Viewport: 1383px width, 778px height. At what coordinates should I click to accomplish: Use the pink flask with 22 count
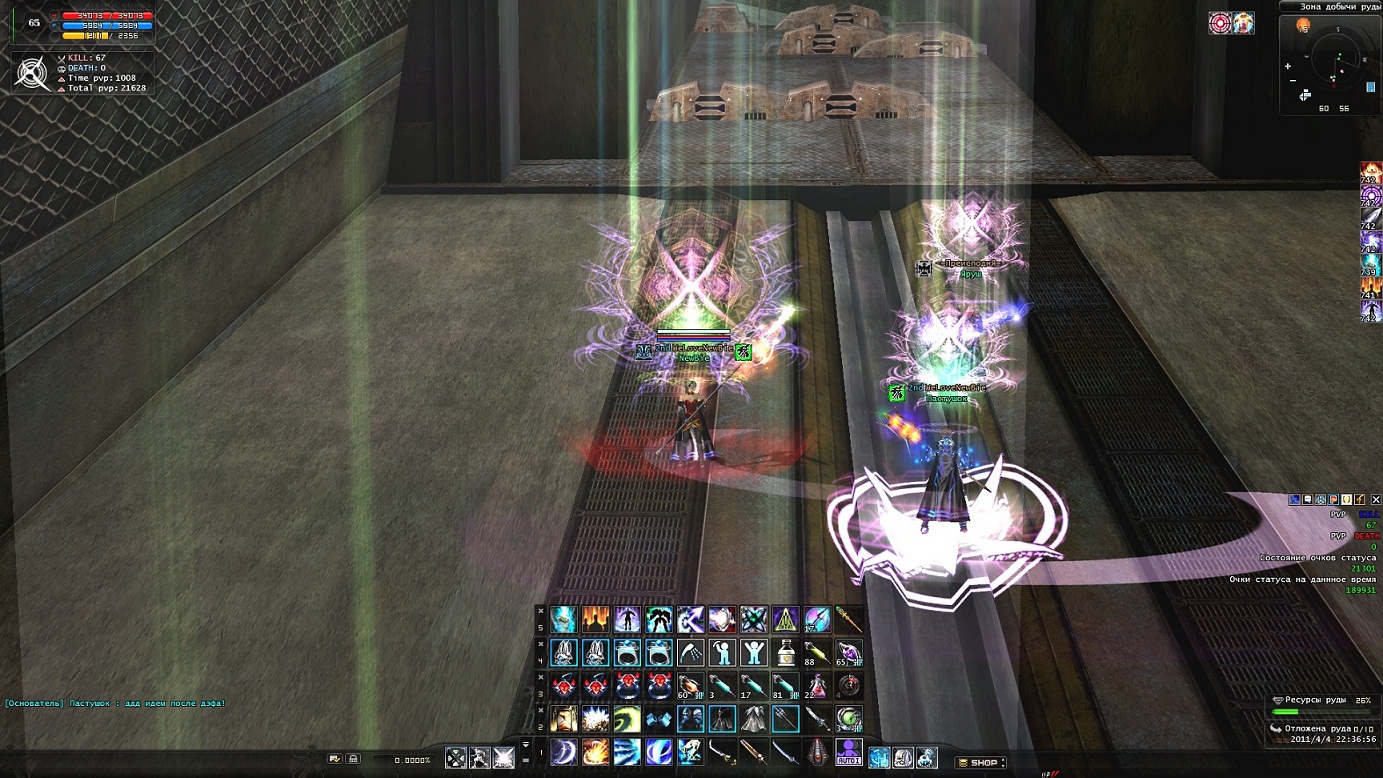(x=817, y=686)
